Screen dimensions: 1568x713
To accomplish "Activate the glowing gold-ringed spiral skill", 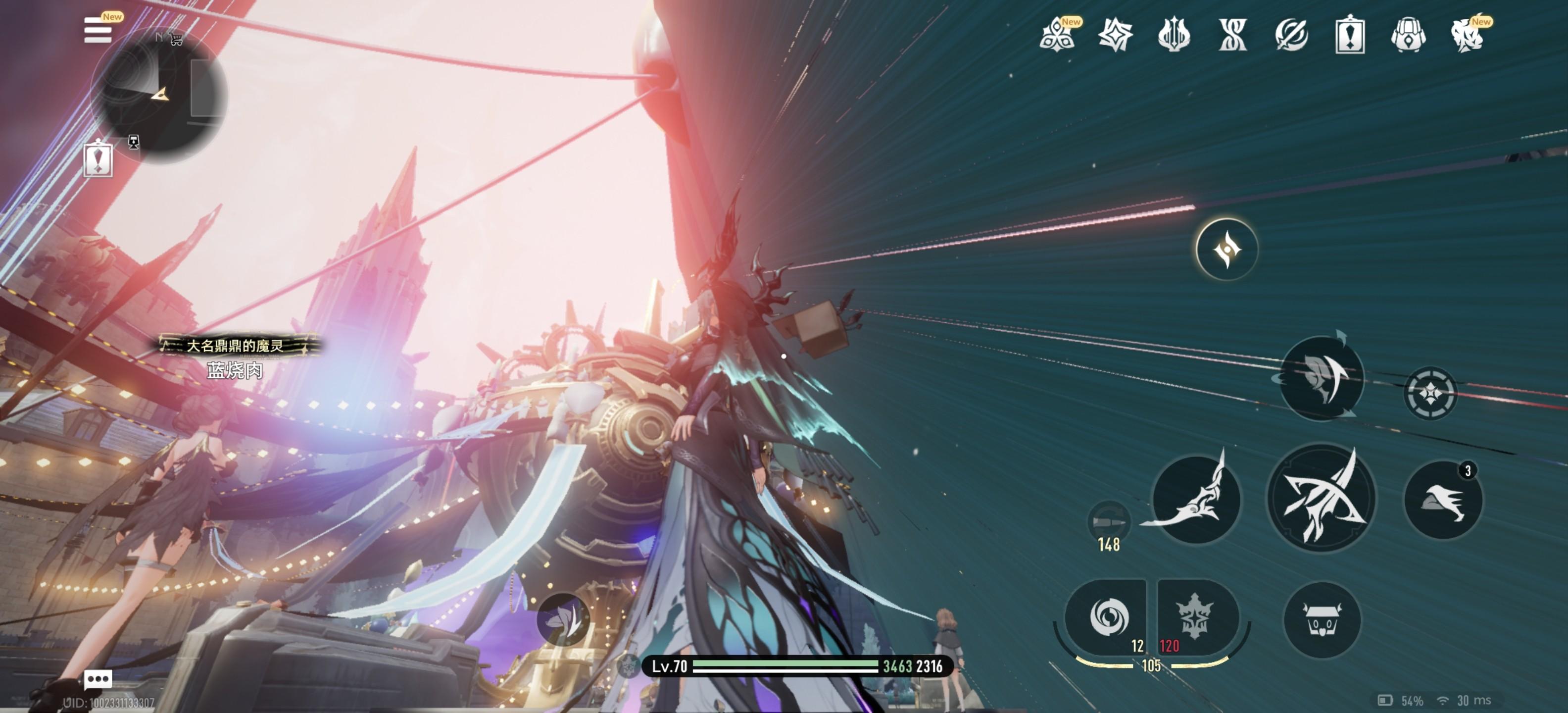I will (1226, 250).
